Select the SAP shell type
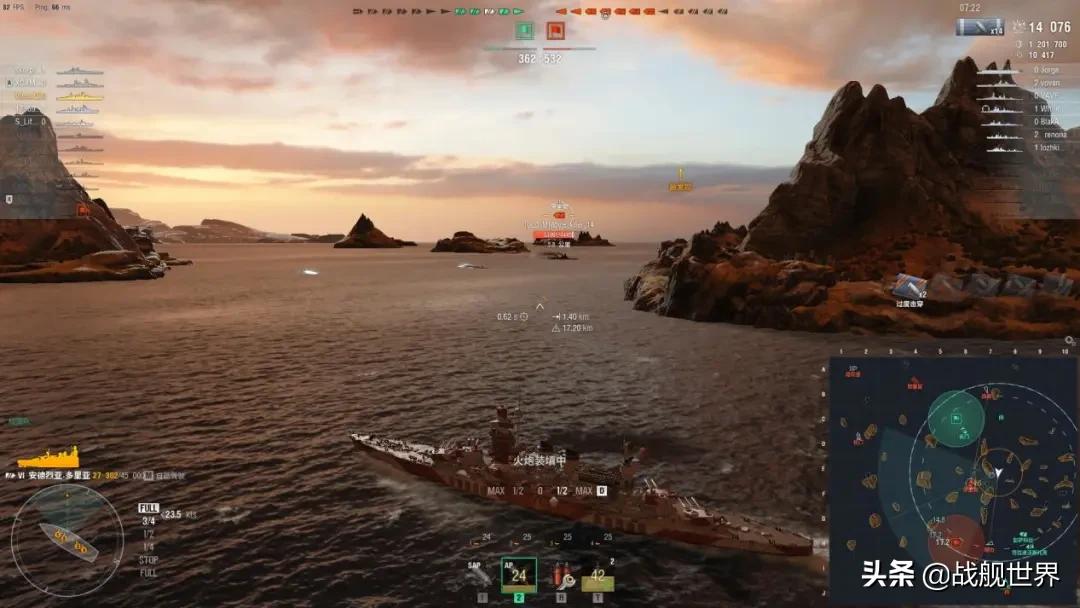Image resolution: width=1080 pixels, height=608 pixels. [x=481, y=575]
